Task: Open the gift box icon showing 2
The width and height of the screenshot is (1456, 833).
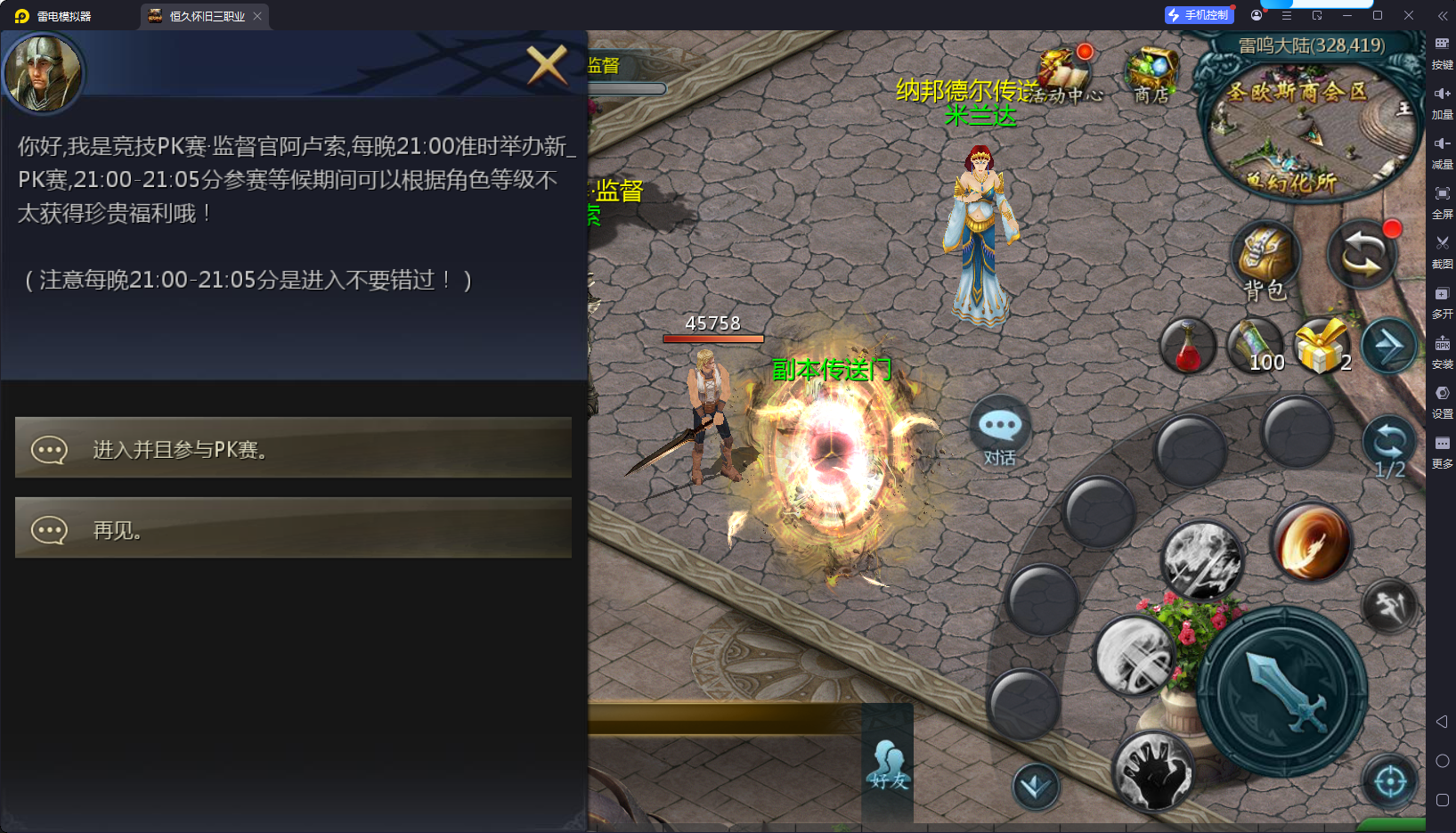Action: (1322, 346)
